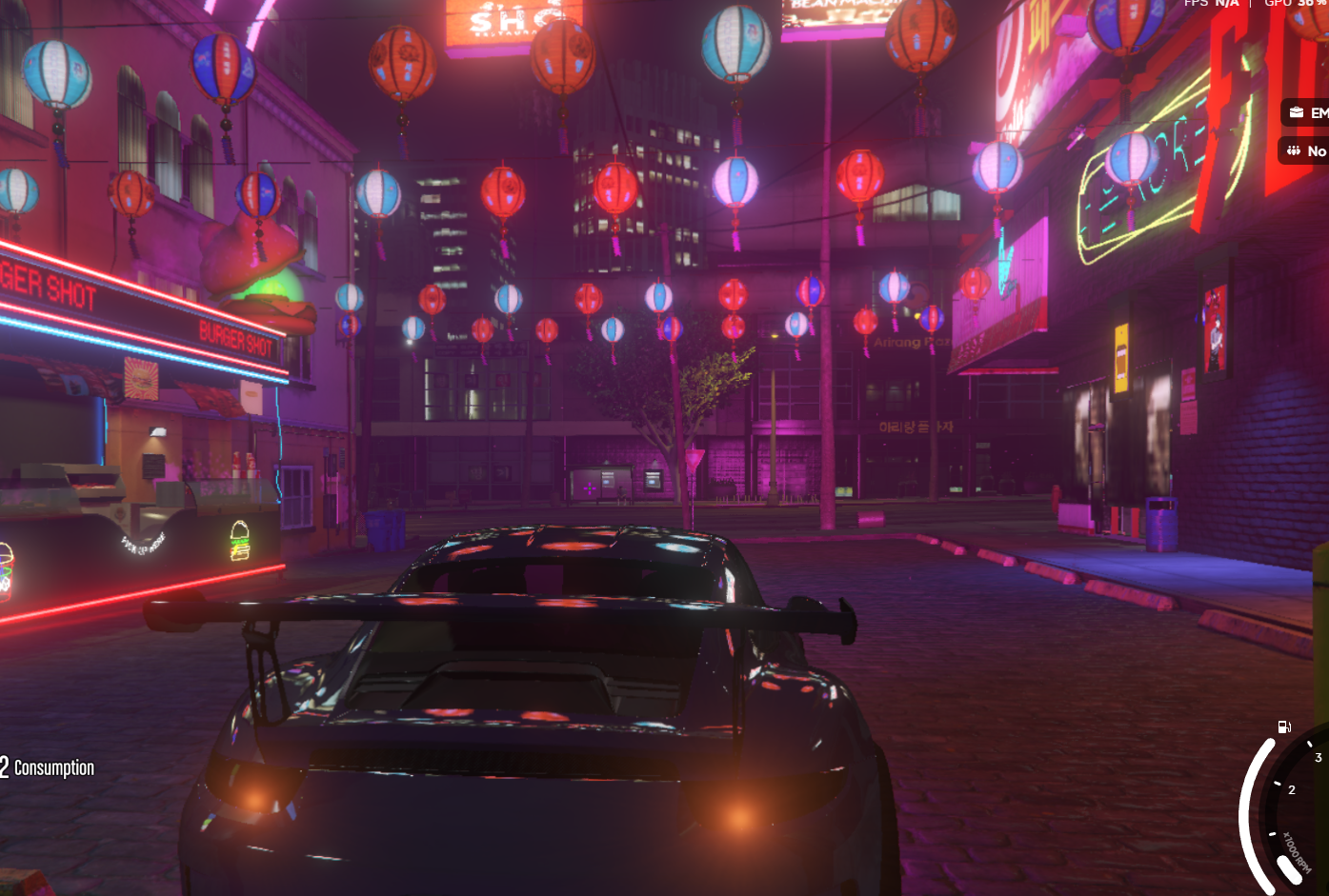
Task: Click the briefcase job badge labeled EM
Action: click(1306, 112)
